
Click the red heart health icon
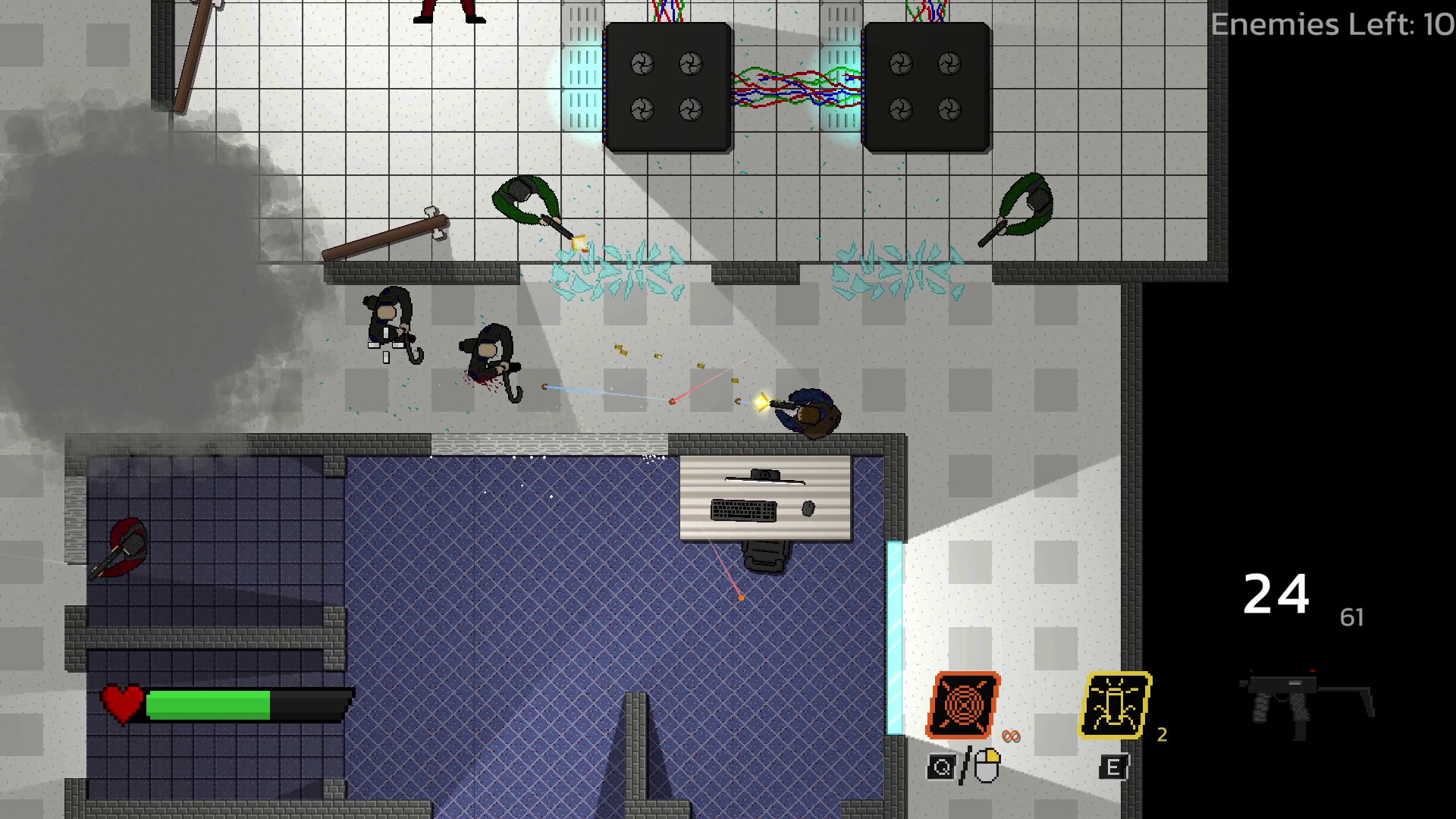120,701
